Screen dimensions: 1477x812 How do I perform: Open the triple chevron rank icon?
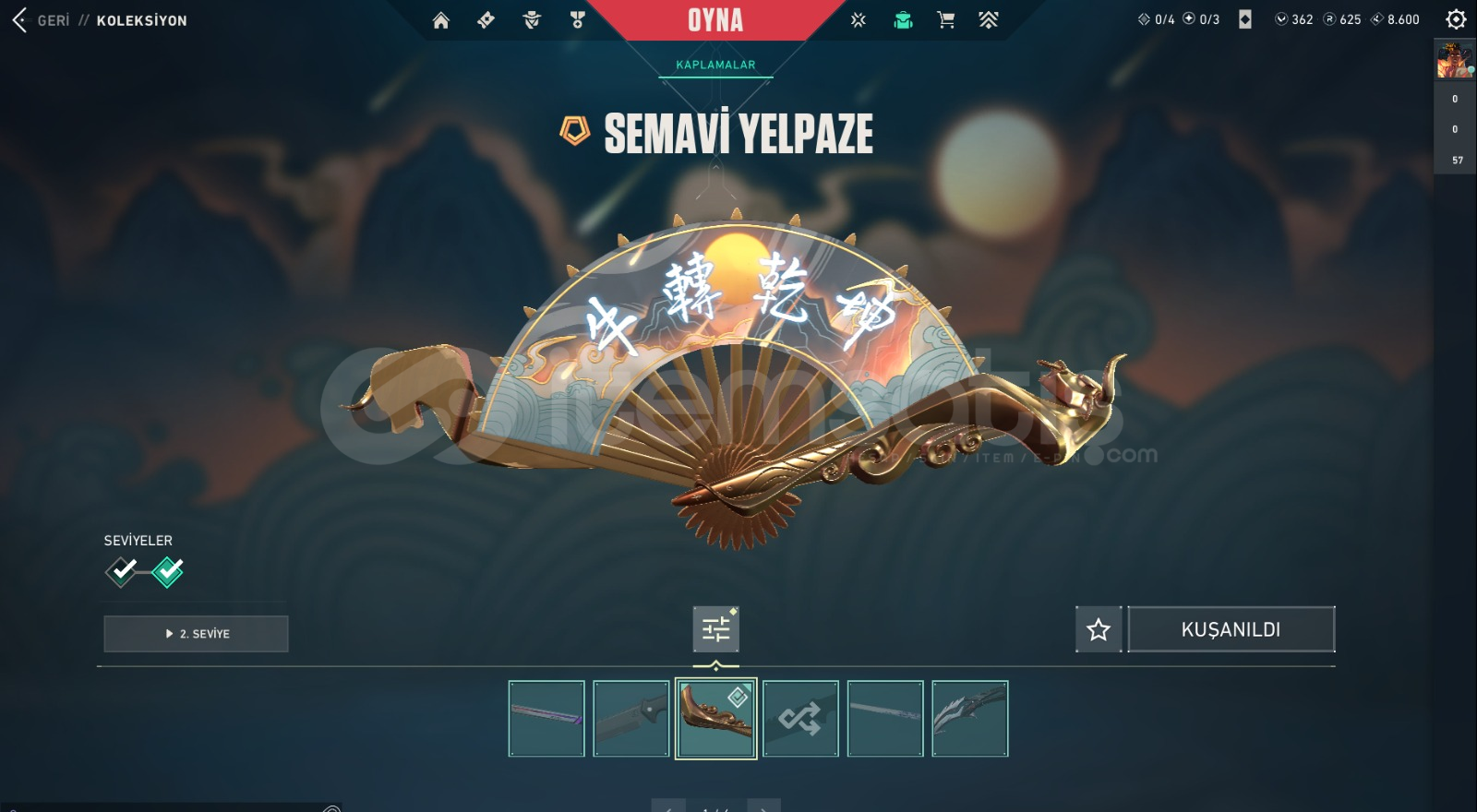coord(989,20)
